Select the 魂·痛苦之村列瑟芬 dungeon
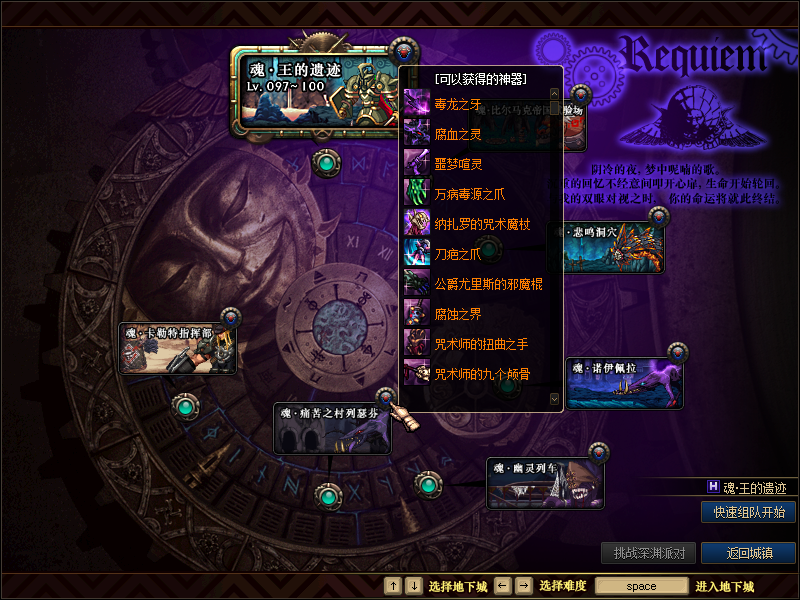Viewport: 800px width, 600px height. 332,428
